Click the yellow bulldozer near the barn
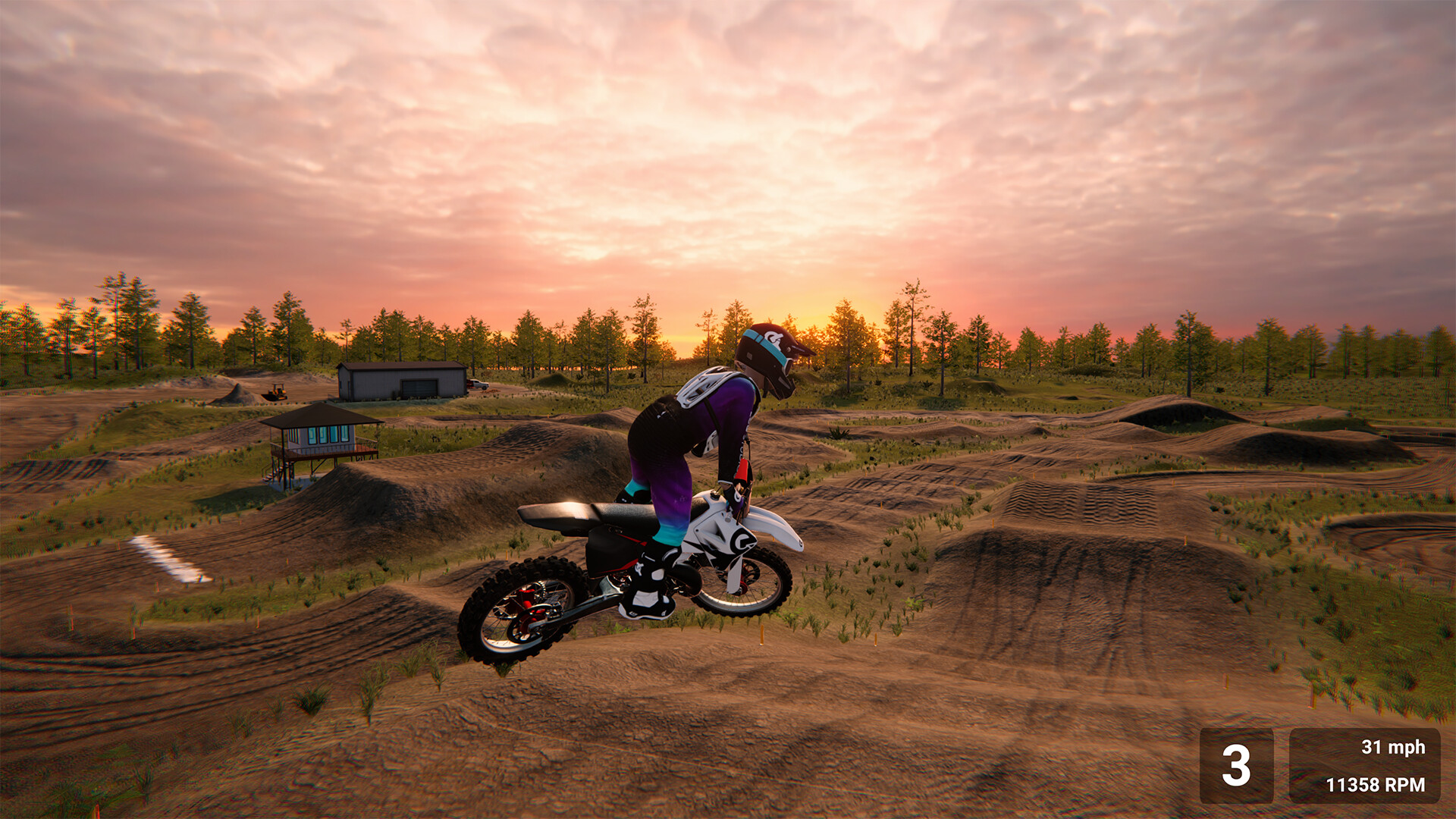1456x819 pixels. pos(278,391)
